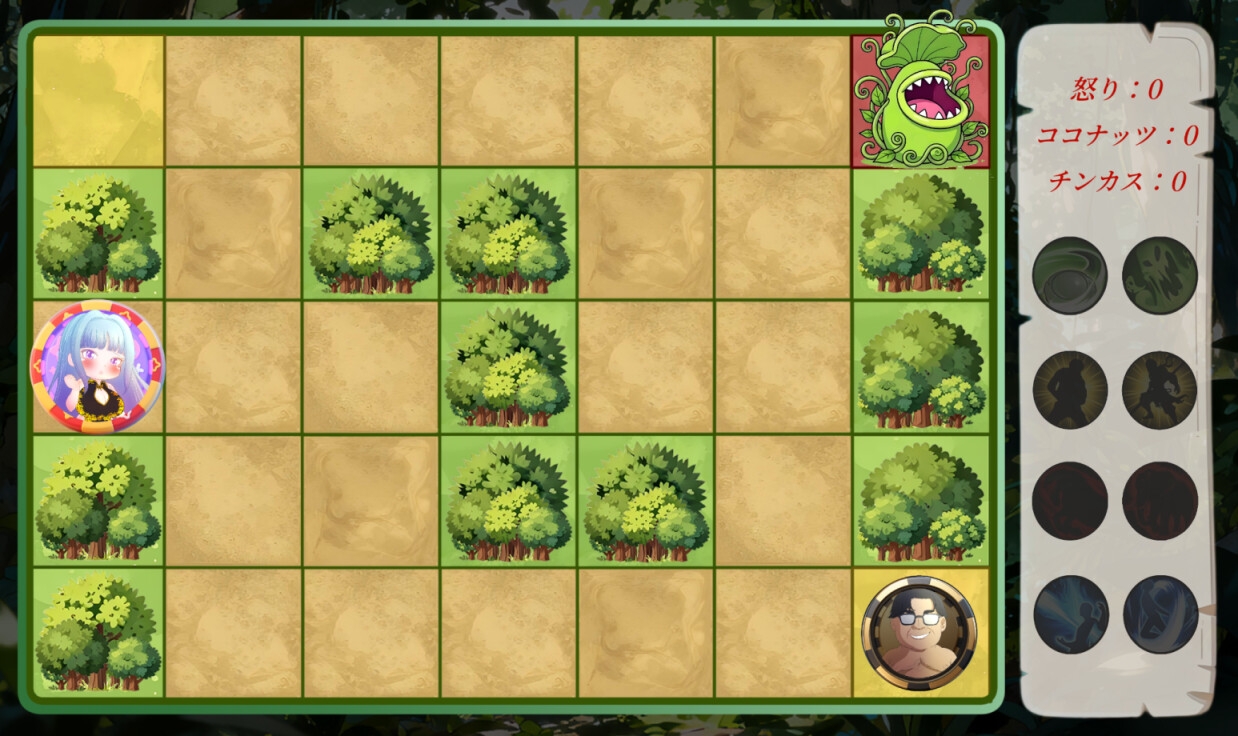Viewport: 1238px width, 736px height.
Task: Select the empty yellow highlighted board tile
Action: point(98,101)
